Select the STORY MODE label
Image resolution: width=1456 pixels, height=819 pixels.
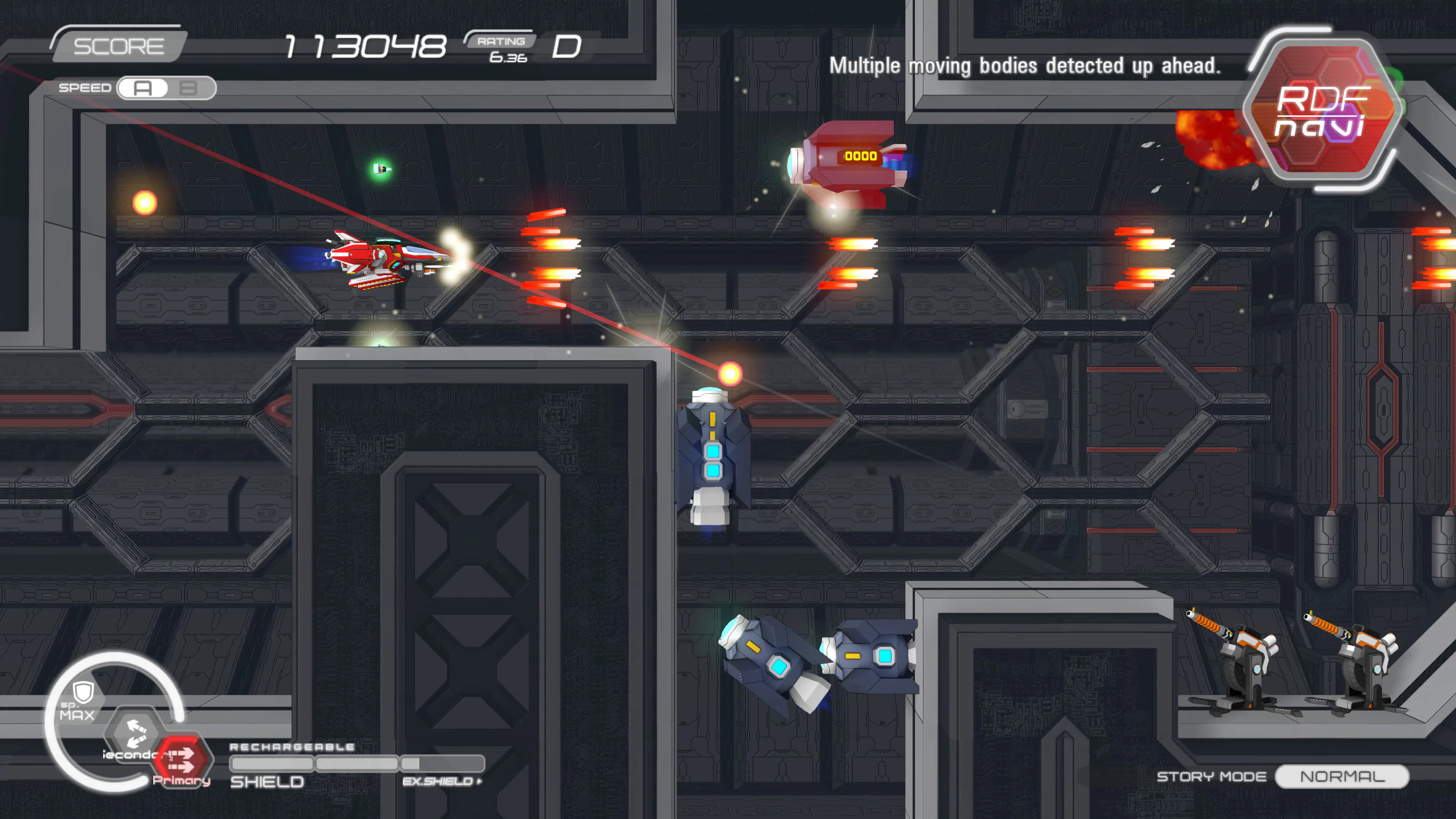point(1210,777)
